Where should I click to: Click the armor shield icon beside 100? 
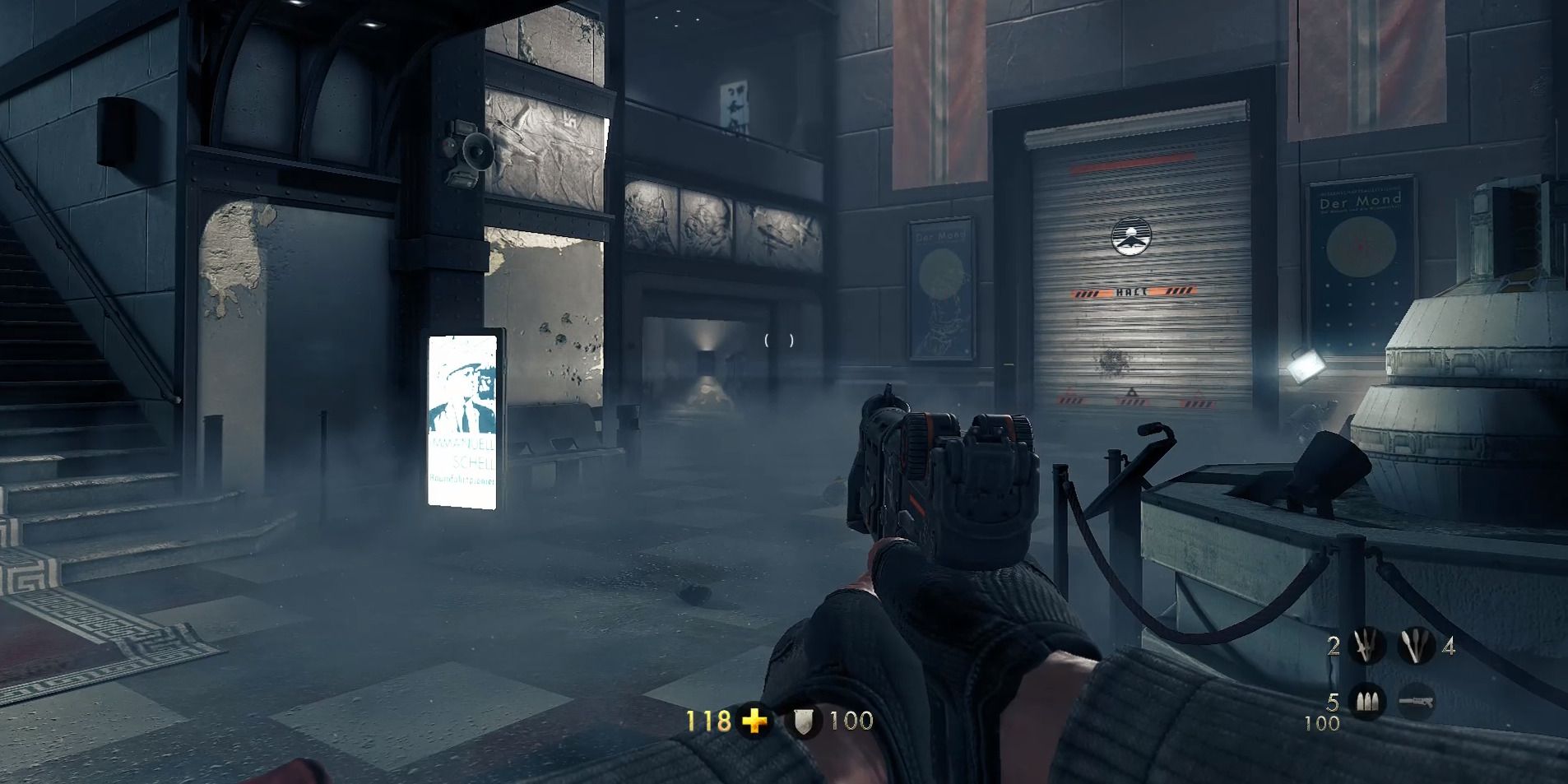tap(804, 721)
